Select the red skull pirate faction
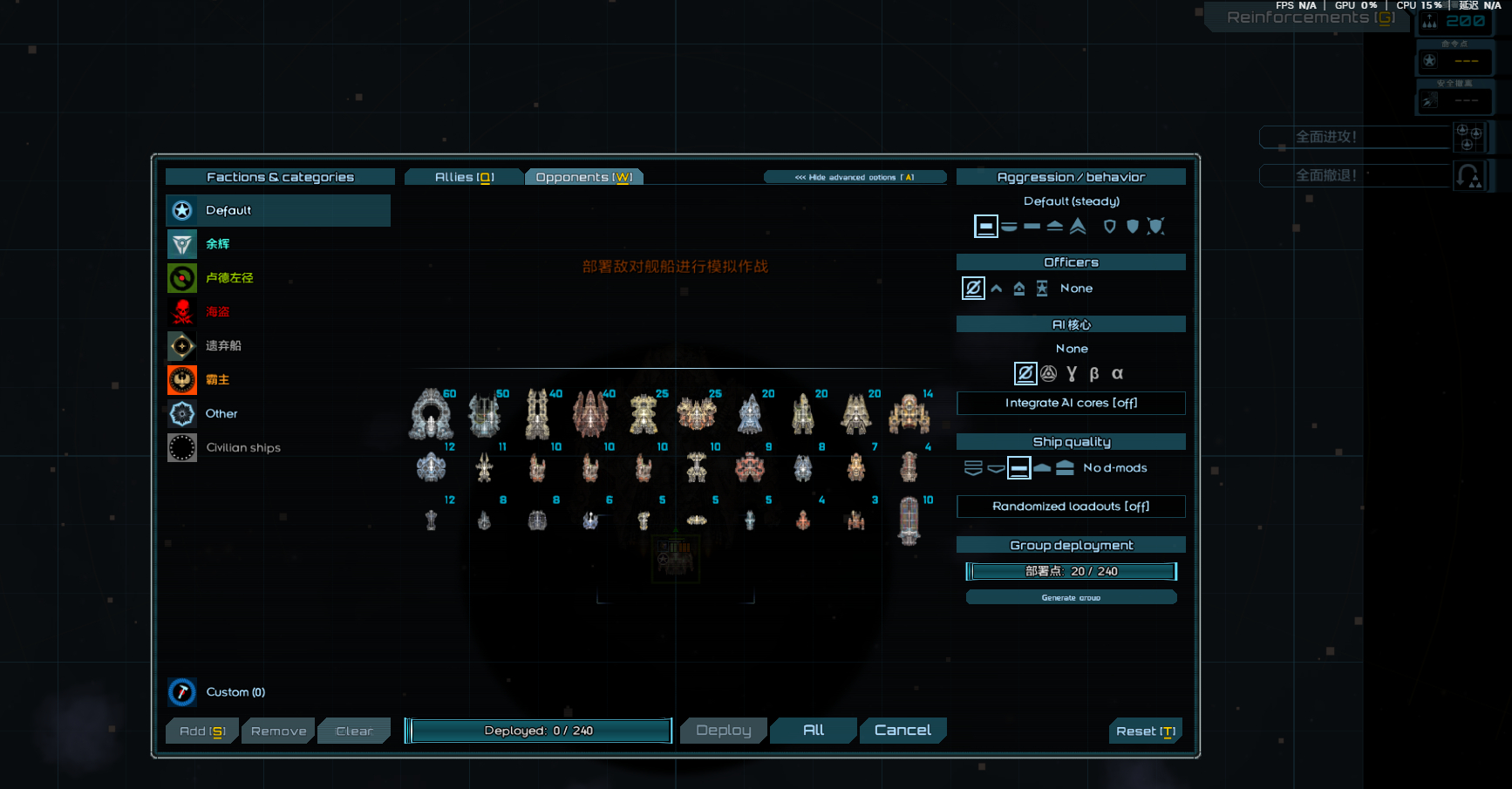Screen dimensions: 1512x789 pyautogui.click(x=217, y=312)
